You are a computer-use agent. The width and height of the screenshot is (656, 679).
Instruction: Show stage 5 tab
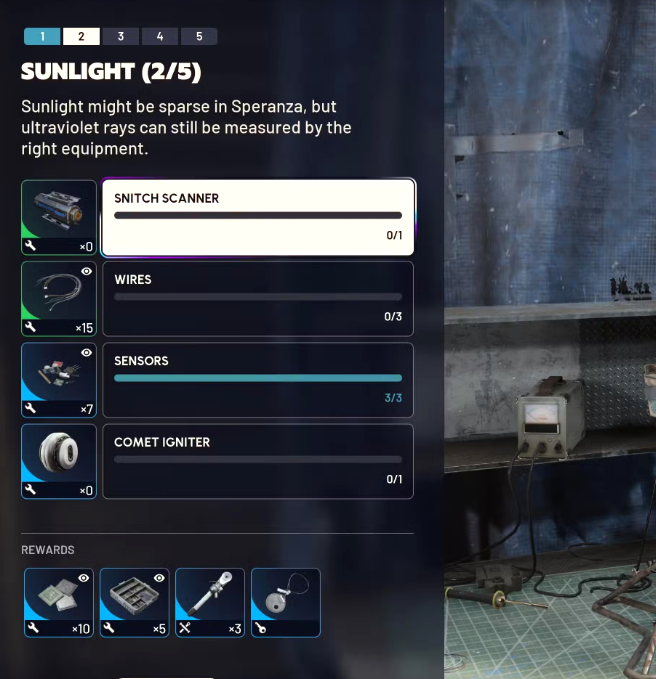199,37
